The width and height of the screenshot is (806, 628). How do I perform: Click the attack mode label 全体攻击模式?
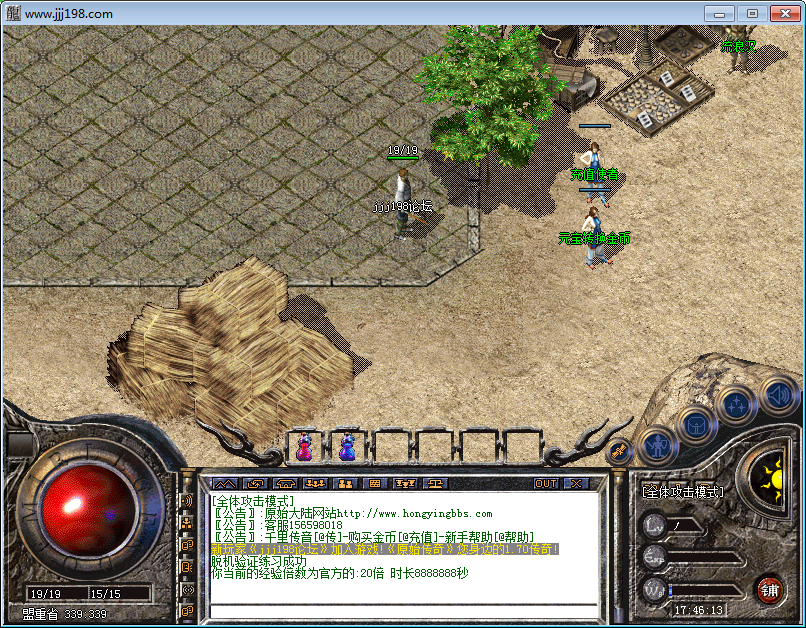[683, 492]
